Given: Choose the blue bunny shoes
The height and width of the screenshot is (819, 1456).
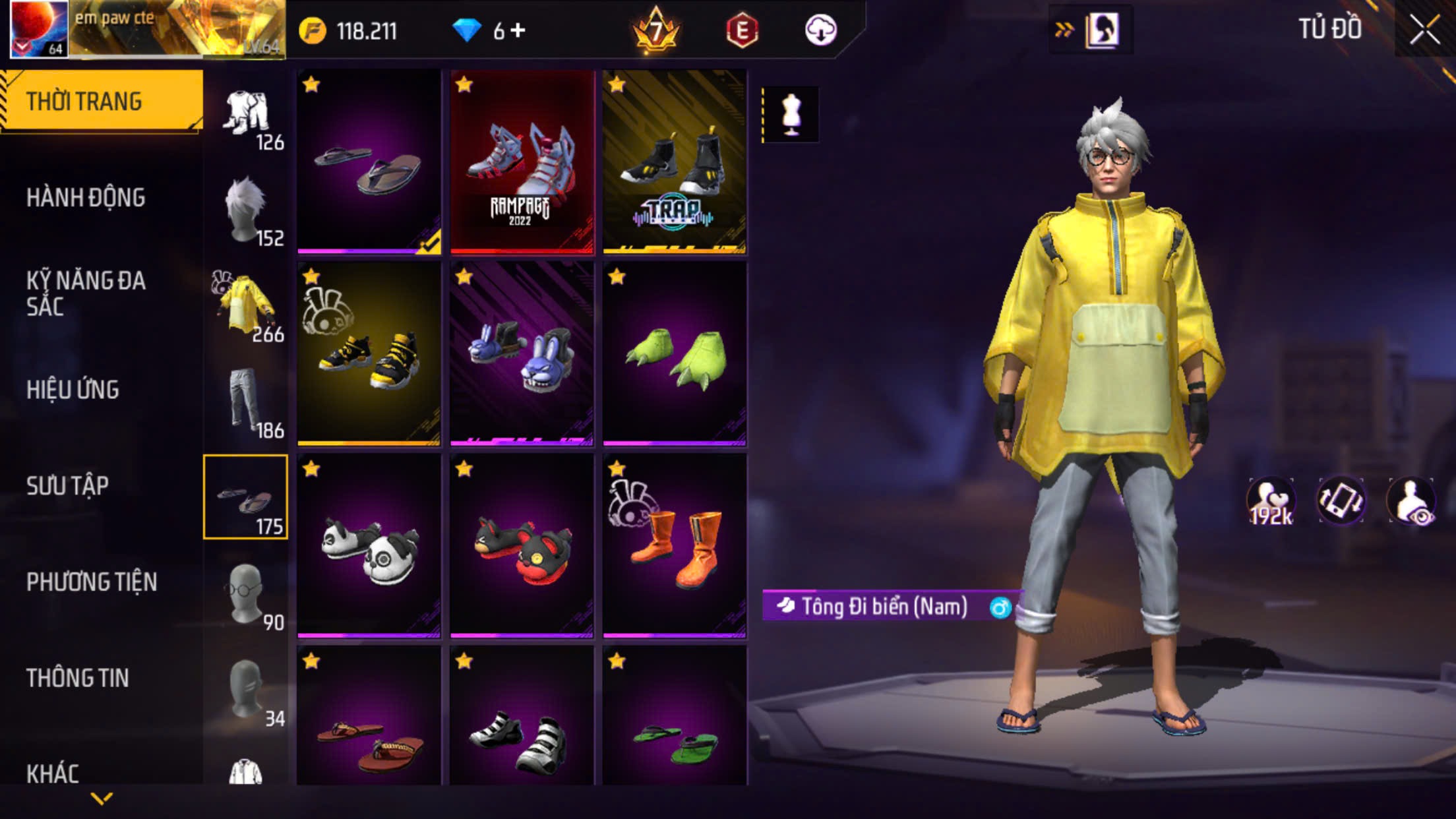Looking at the screenshot, I should (522, 353).
